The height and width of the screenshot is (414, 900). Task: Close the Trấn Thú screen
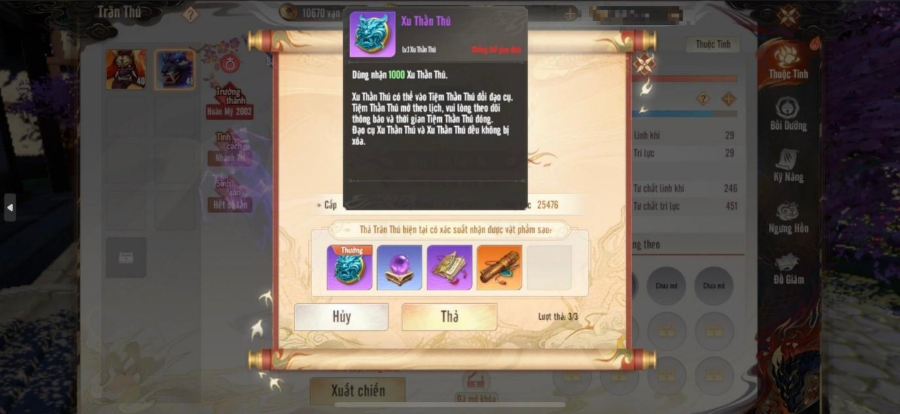[x=788, y=15]
